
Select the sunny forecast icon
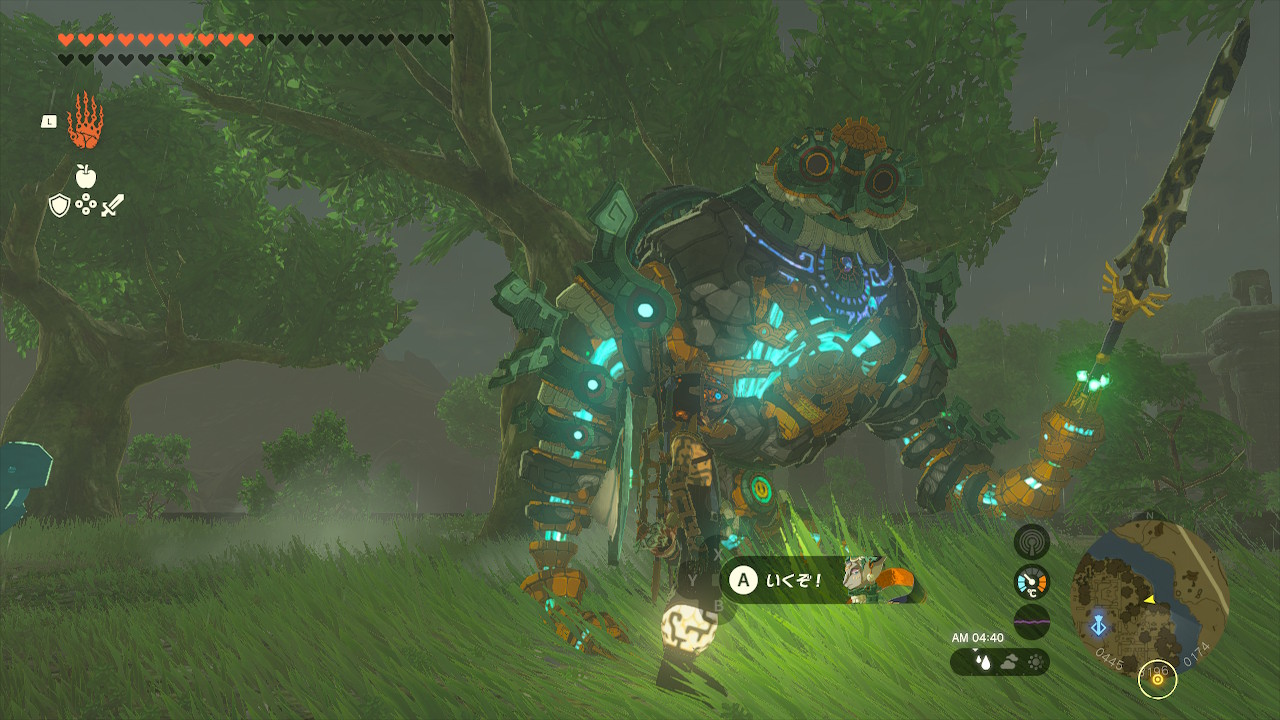point(1034,661)
